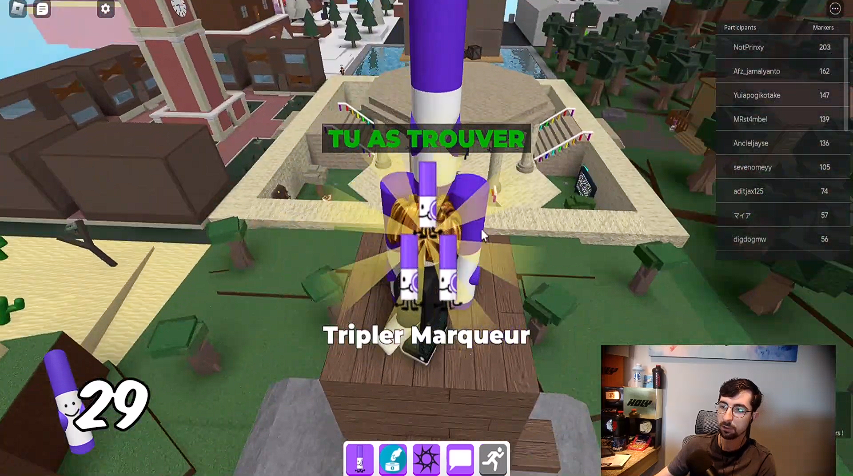Open the gear settings button
853x476 pixels.
coord(106,9)
